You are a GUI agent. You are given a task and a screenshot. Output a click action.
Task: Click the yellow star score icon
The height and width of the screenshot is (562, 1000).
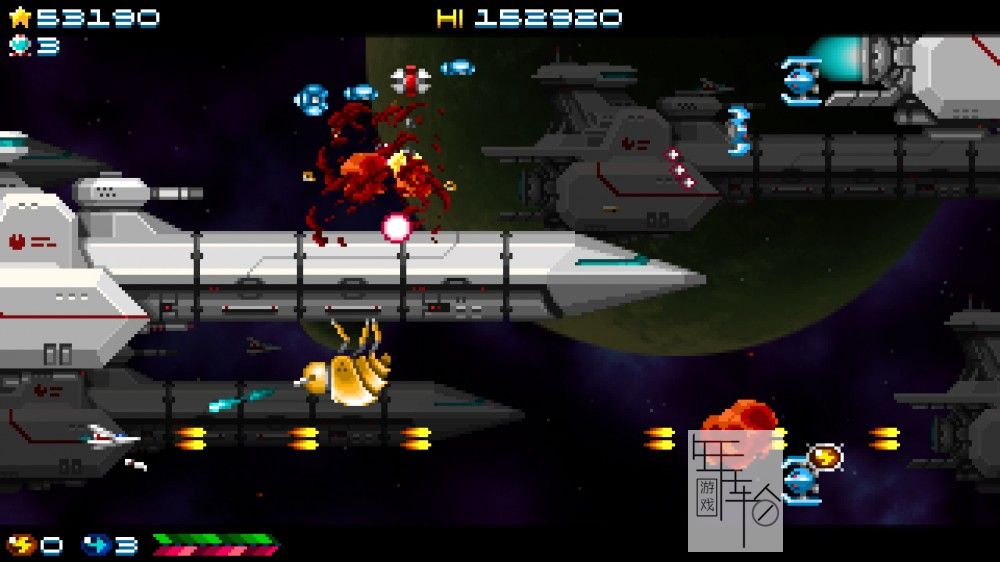pyautogui.click(x=20, y=17)
